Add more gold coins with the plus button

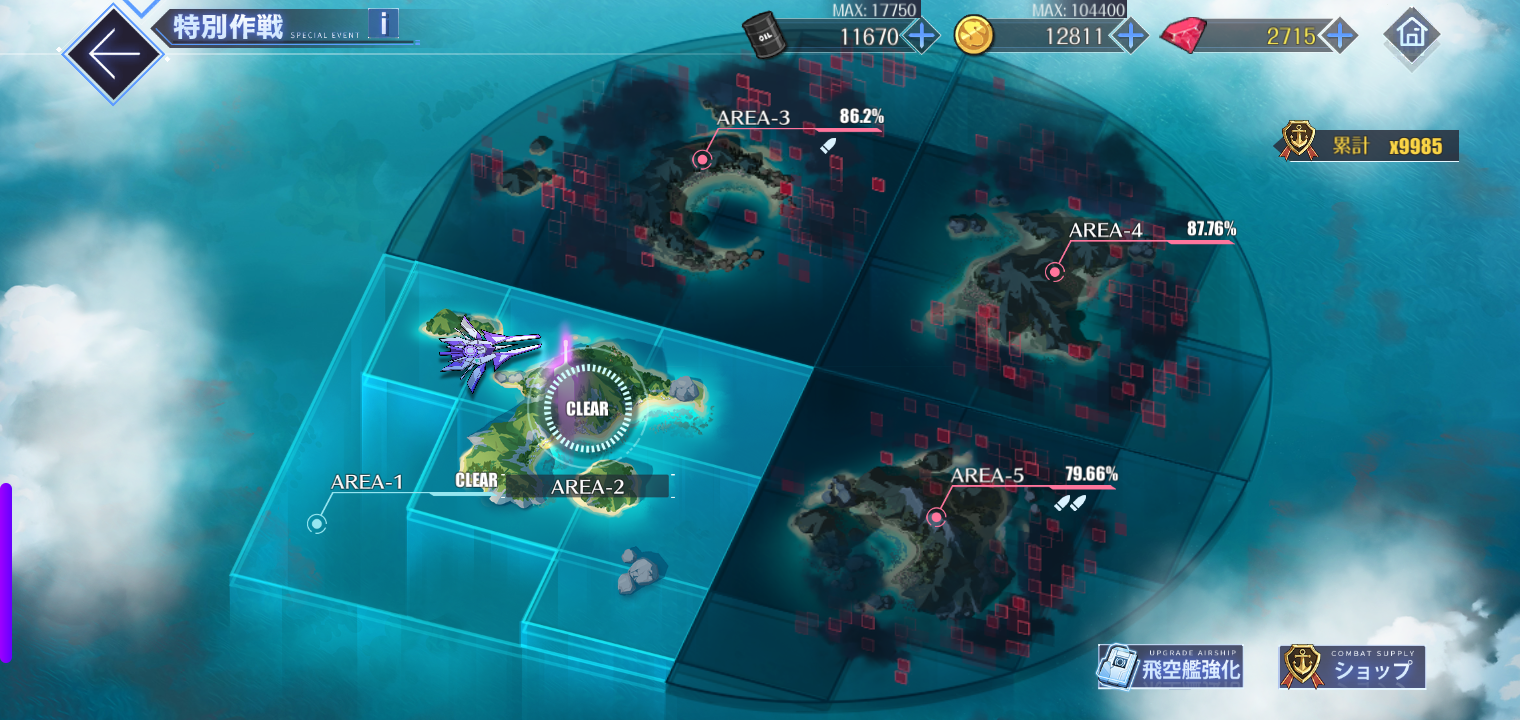(x=1130, y=37)
